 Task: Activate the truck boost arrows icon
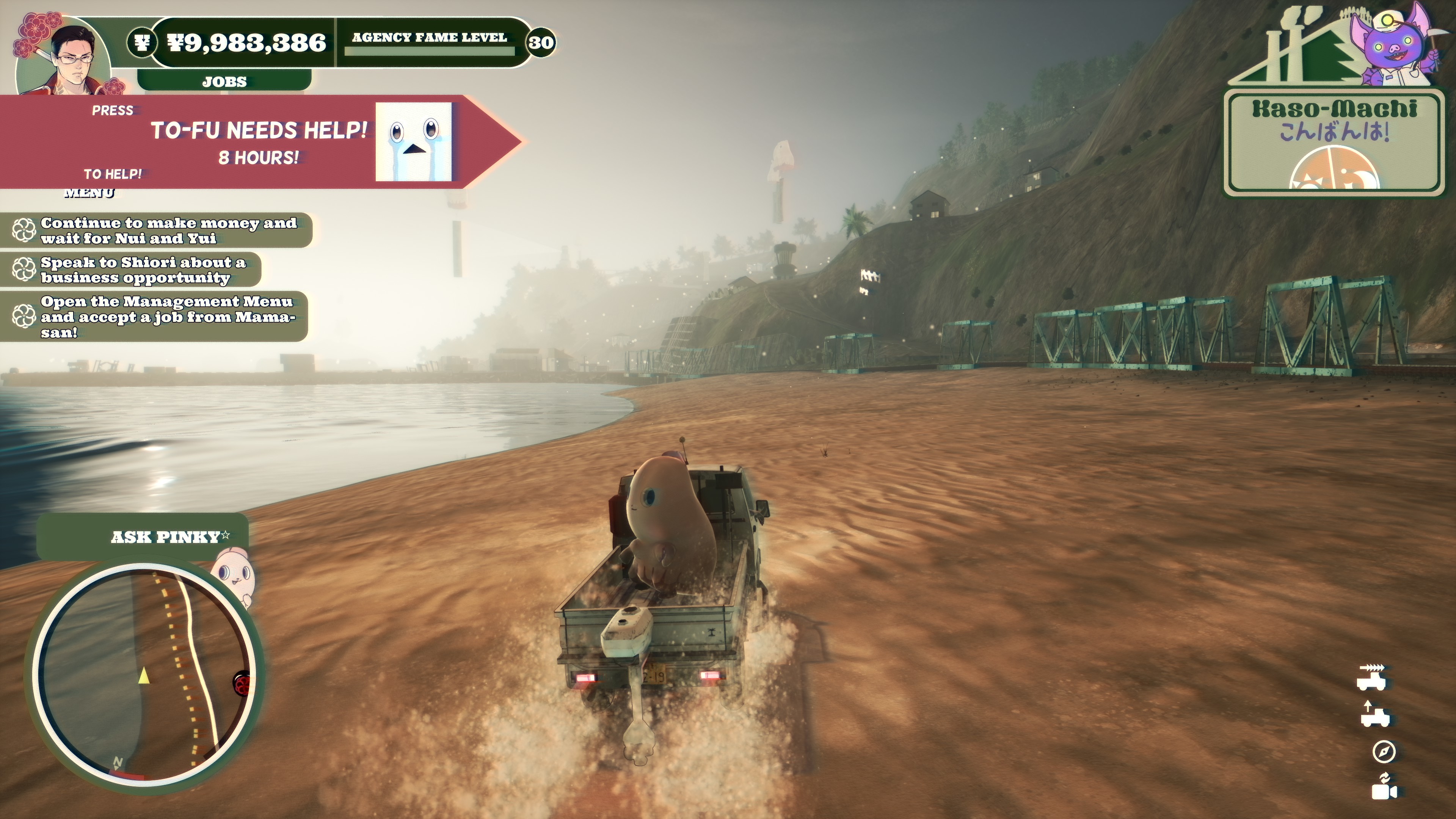[1372, 676]
